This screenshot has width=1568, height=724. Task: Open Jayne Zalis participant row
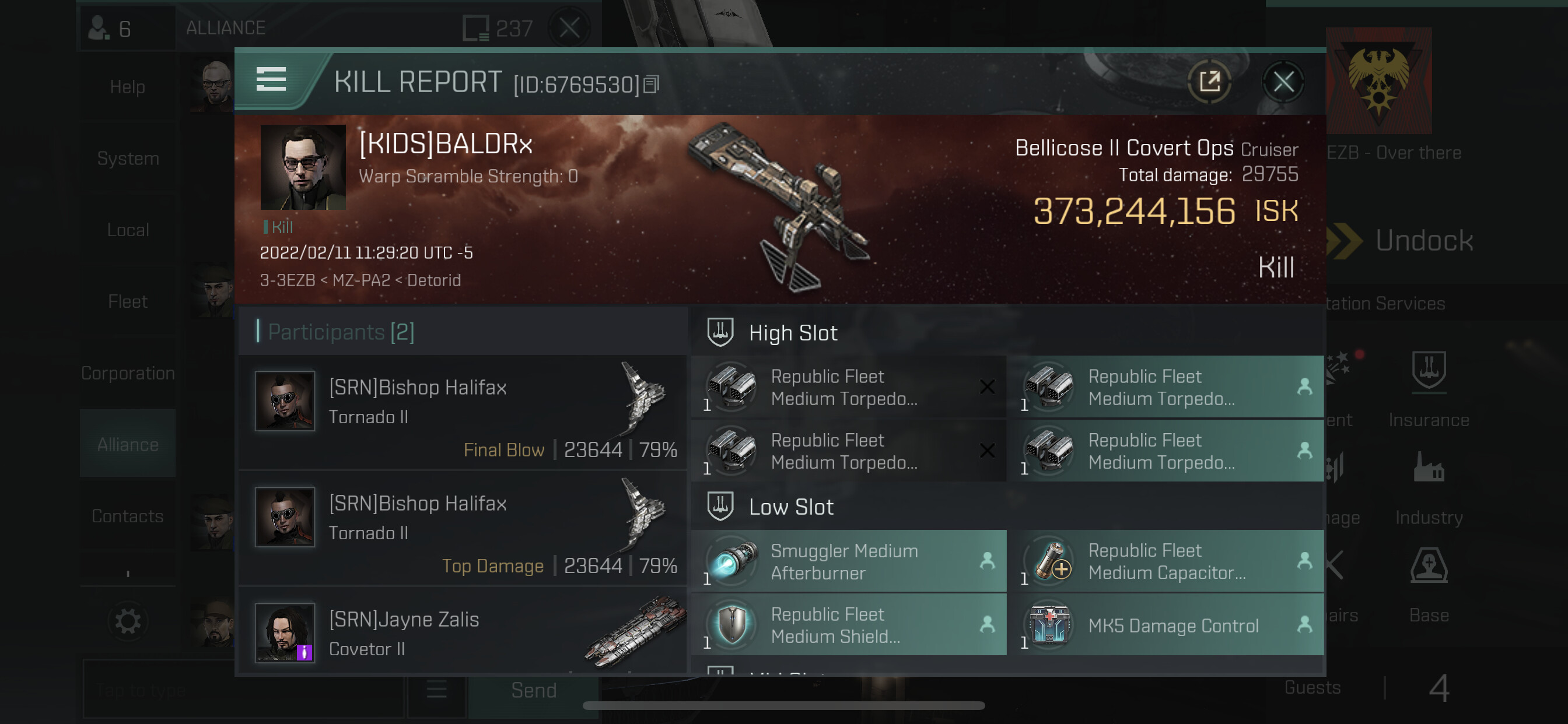pos(463,632)
